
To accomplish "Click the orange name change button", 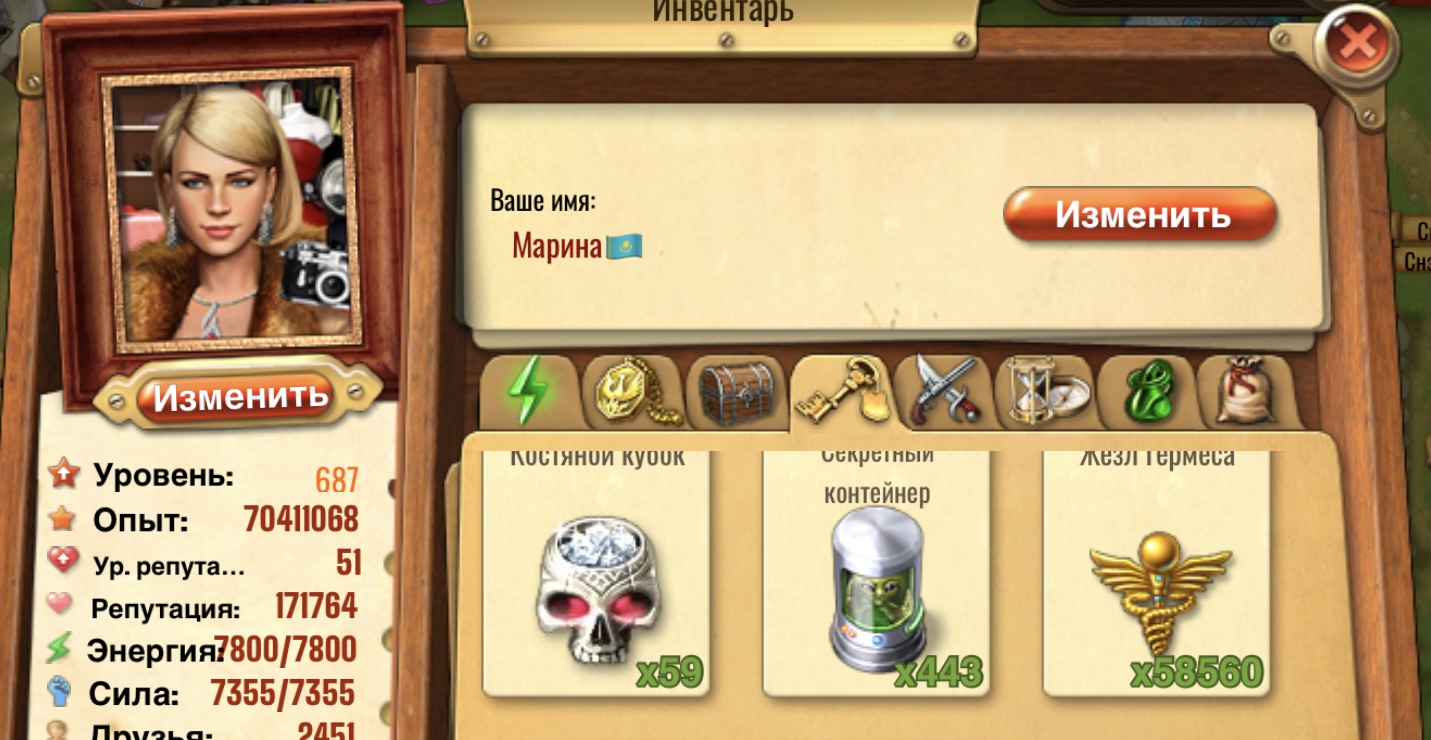I will point(1140,215).
